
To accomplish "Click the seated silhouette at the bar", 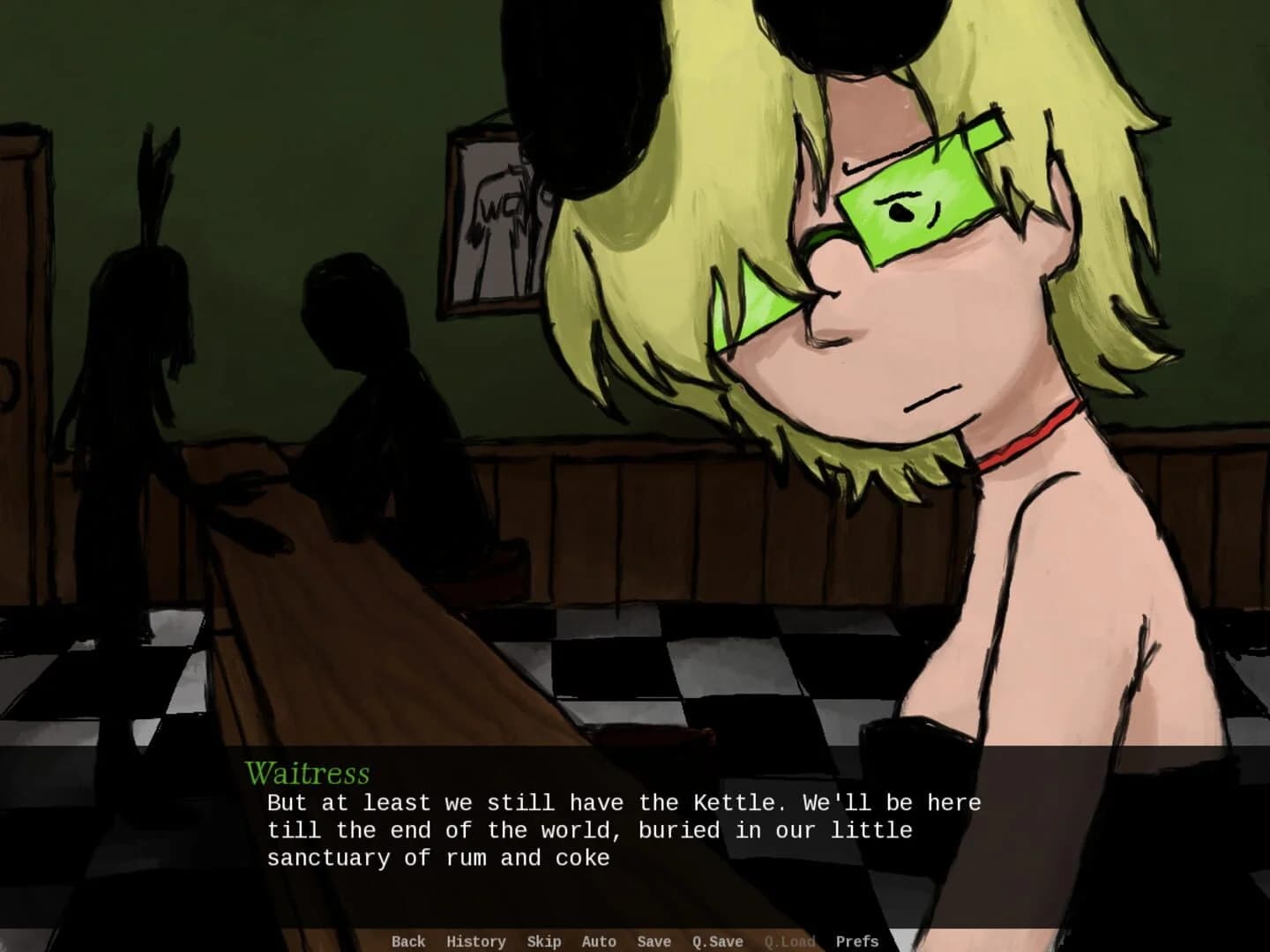I will [x=370, y=397].
